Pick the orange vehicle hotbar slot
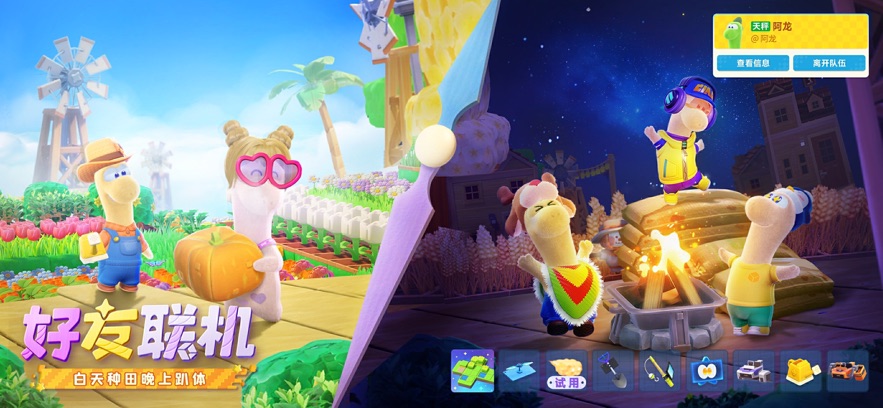883x408 pixels. (x=848, y=370)
